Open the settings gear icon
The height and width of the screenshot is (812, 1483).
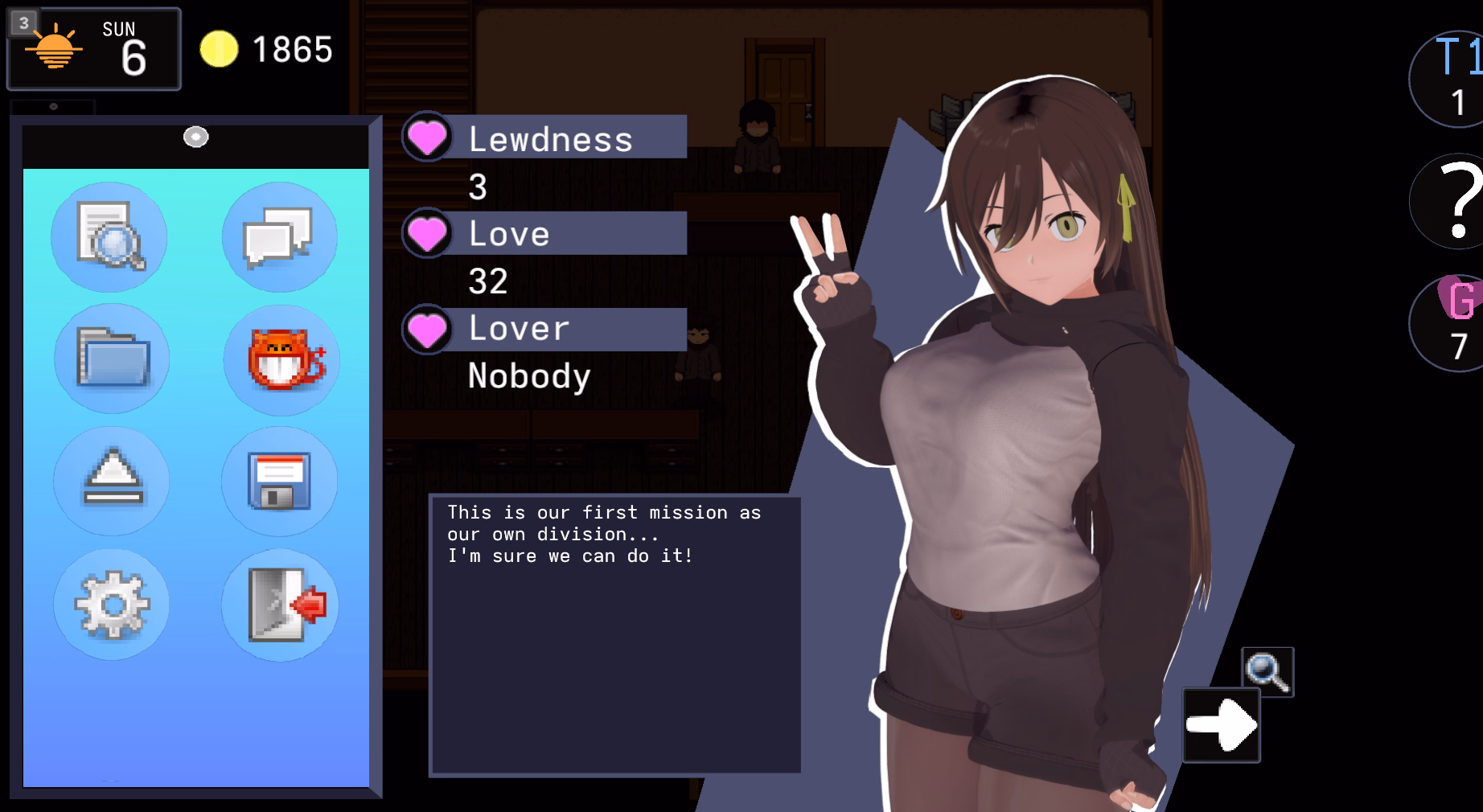click(x=110, y=605)
